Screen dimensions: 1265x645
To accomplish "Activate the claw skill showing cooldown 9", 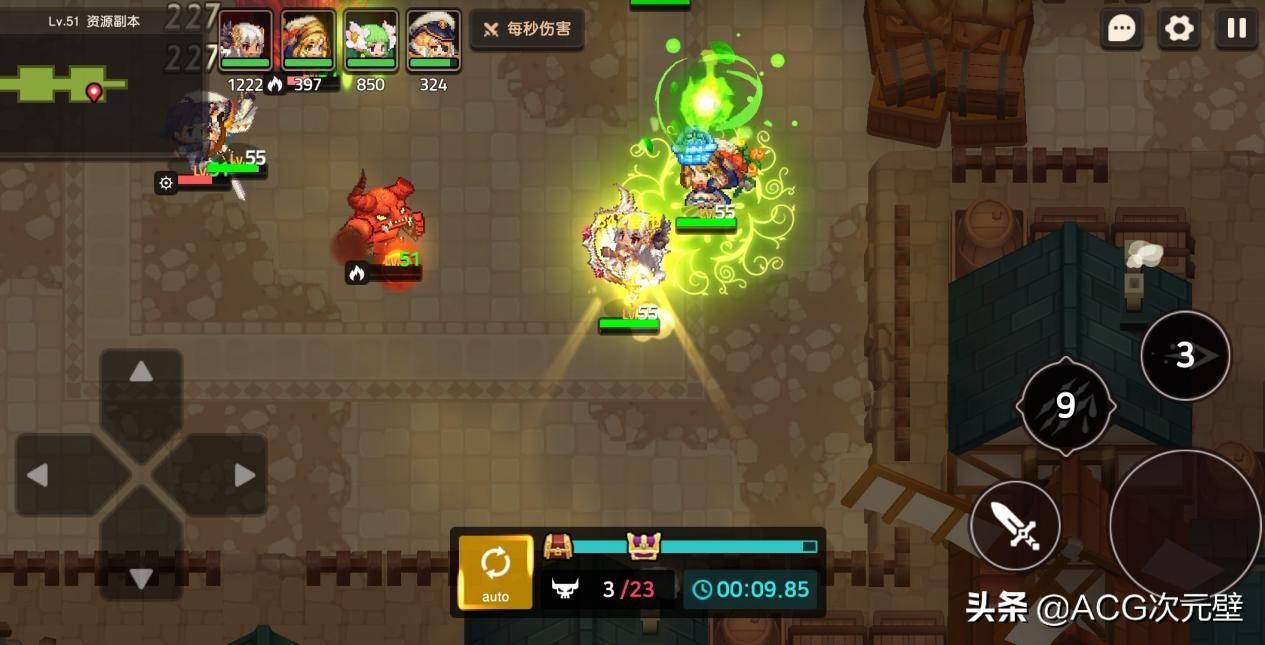I will coord(1066,406).
